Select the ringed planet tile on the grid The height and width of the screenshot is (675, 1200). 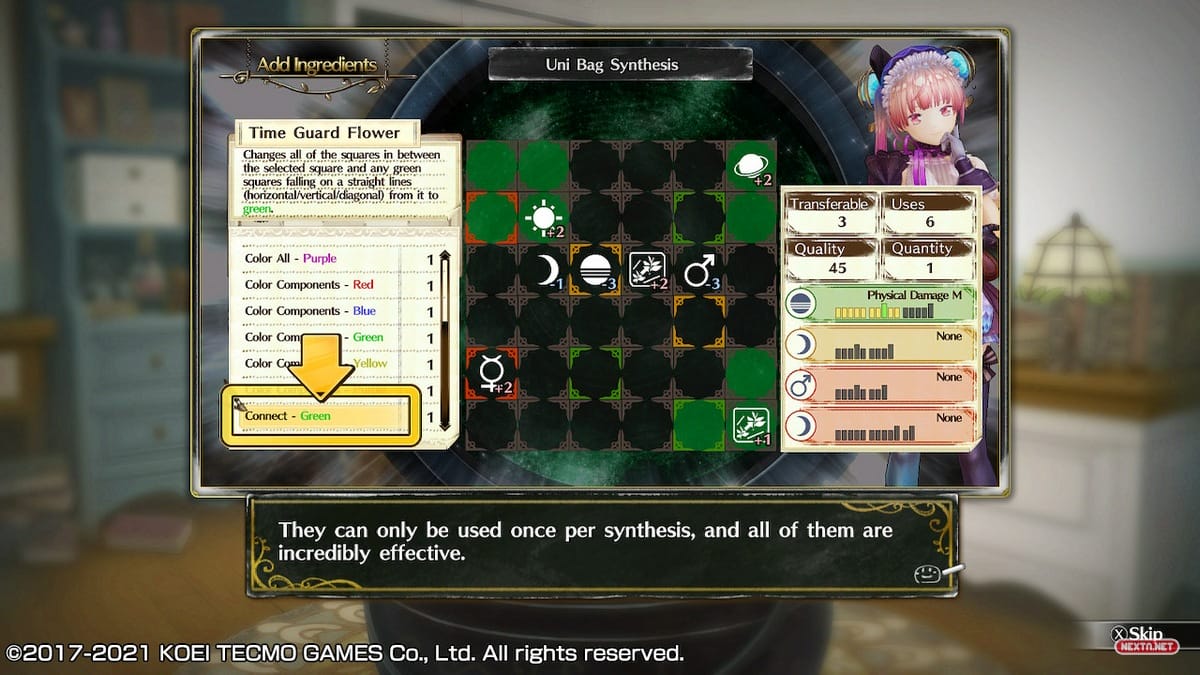coord(750,166)
